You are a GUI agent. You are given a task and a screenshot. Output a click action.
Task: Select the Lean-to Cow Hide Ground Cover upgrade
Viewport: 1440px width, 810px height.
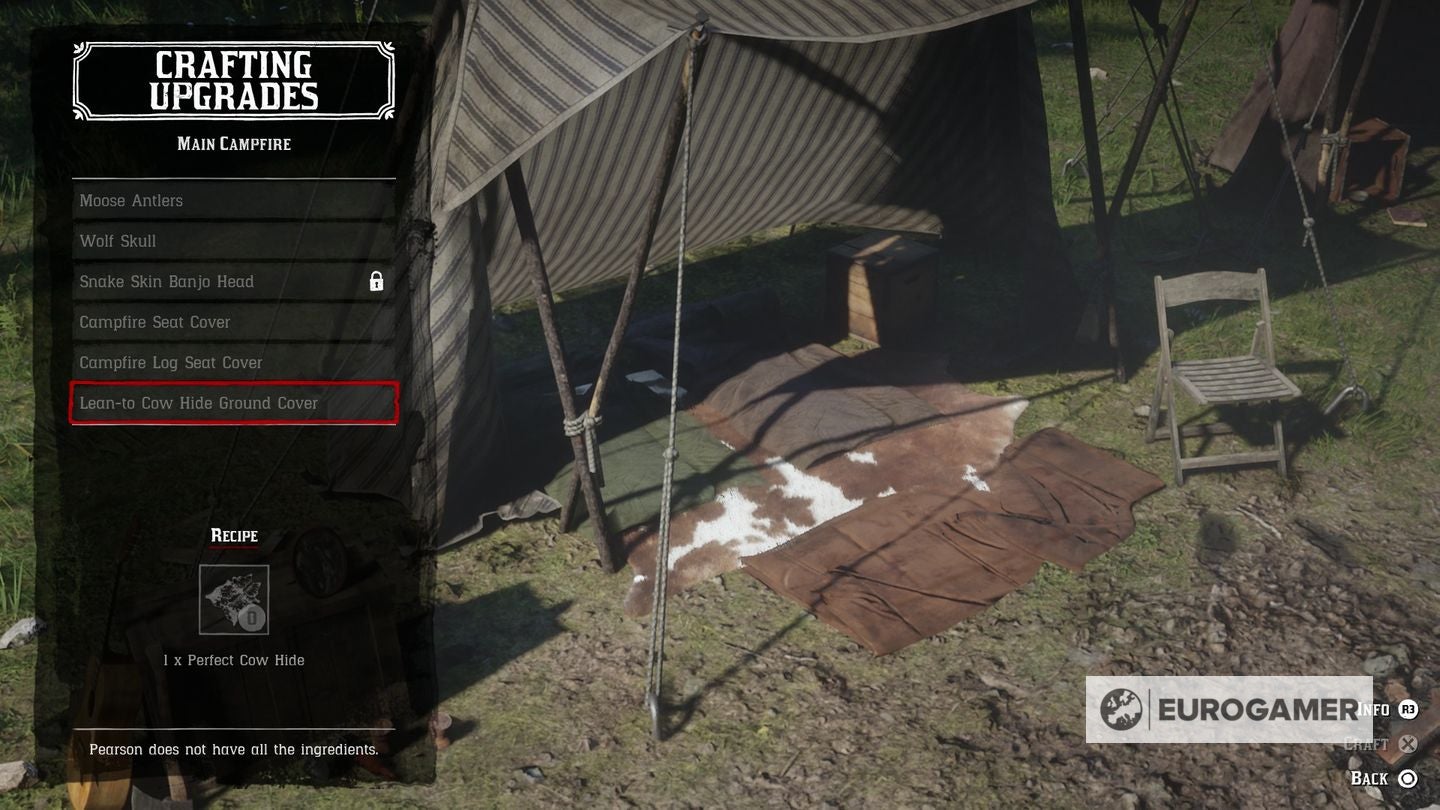pyautogui.click(x=233, y=403)
